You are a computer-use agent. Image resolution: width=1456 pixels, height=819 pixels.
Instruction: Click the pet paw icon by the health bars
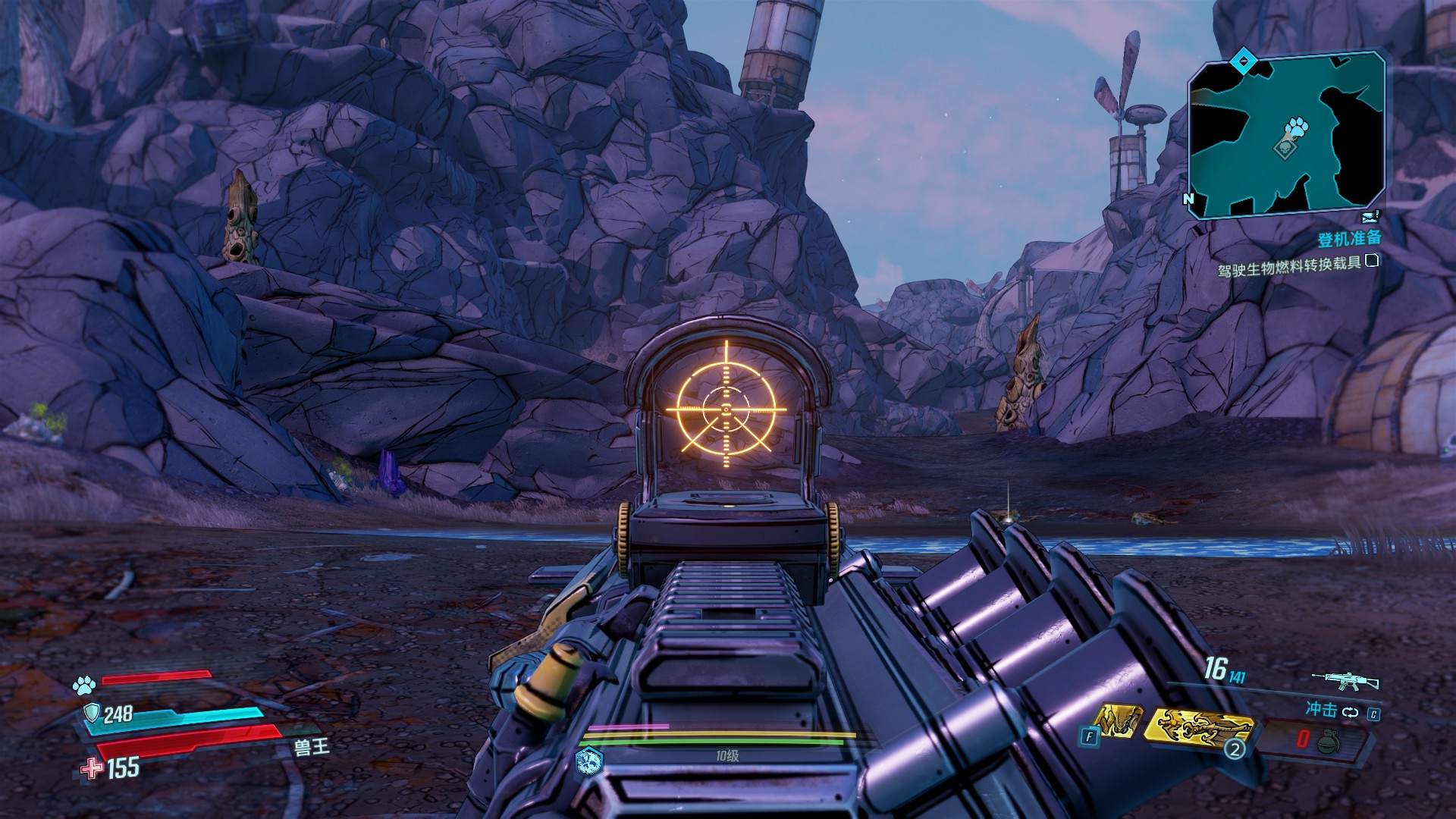coord(84,686)
